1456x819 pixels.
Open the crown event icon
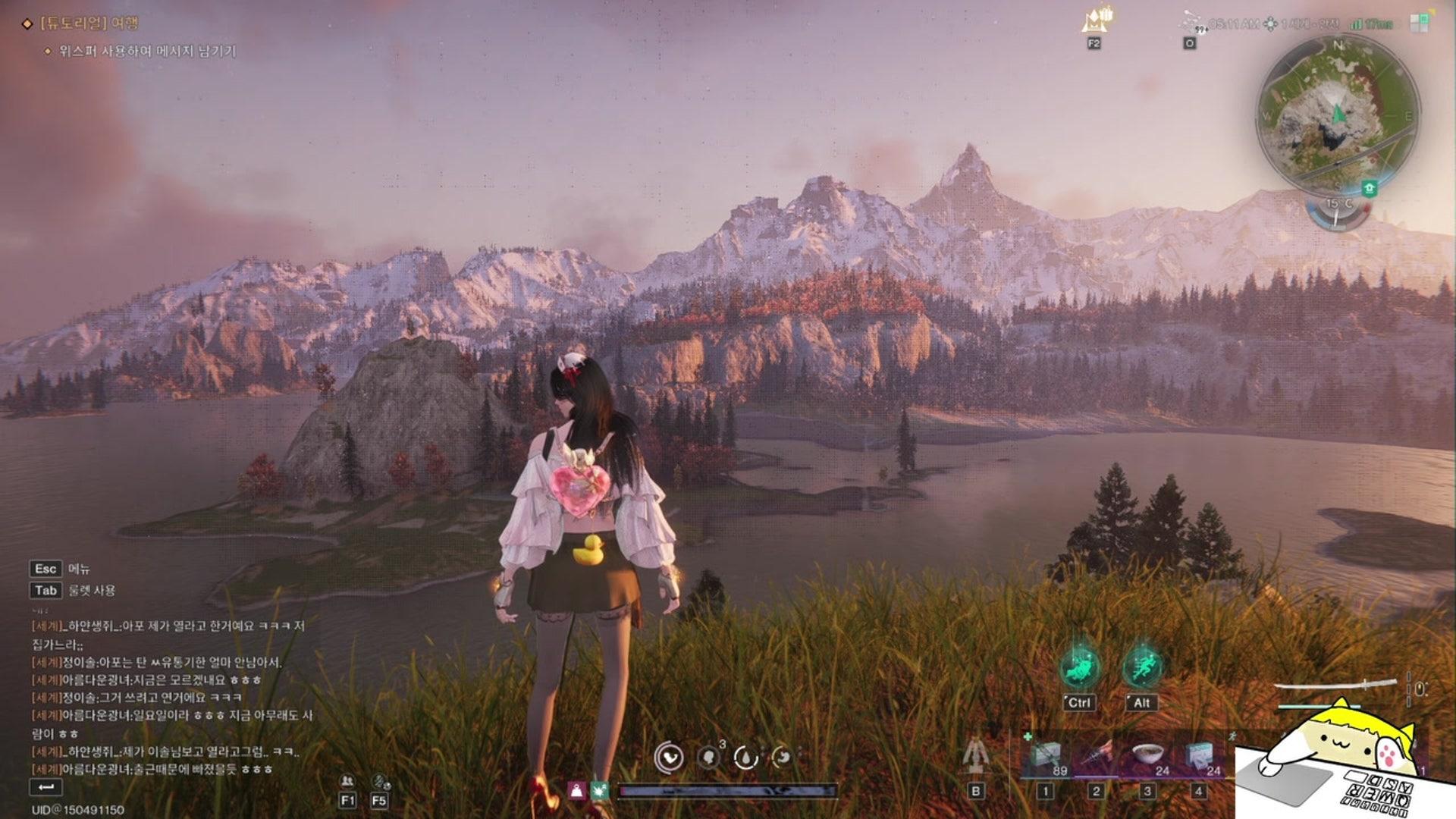pyautogui.click(x=1095, y=20)
